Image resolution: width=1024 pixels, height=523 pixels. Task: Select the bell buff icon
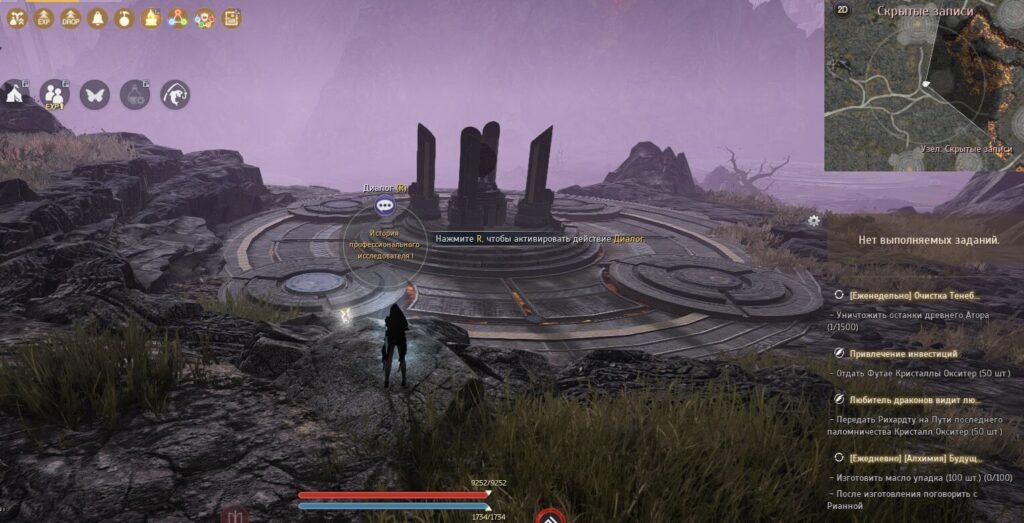[x=97, y=18]
